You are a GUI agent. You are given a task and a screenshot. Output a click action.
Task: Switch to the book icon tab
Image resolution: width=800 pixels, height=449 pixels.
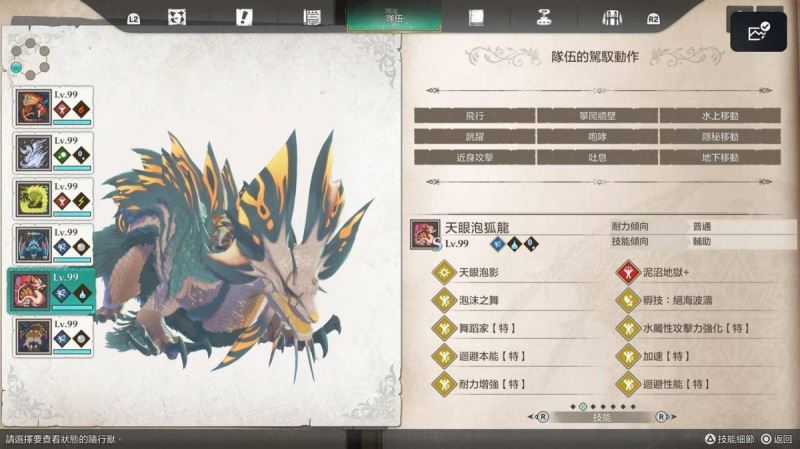[x=476, y=17]
